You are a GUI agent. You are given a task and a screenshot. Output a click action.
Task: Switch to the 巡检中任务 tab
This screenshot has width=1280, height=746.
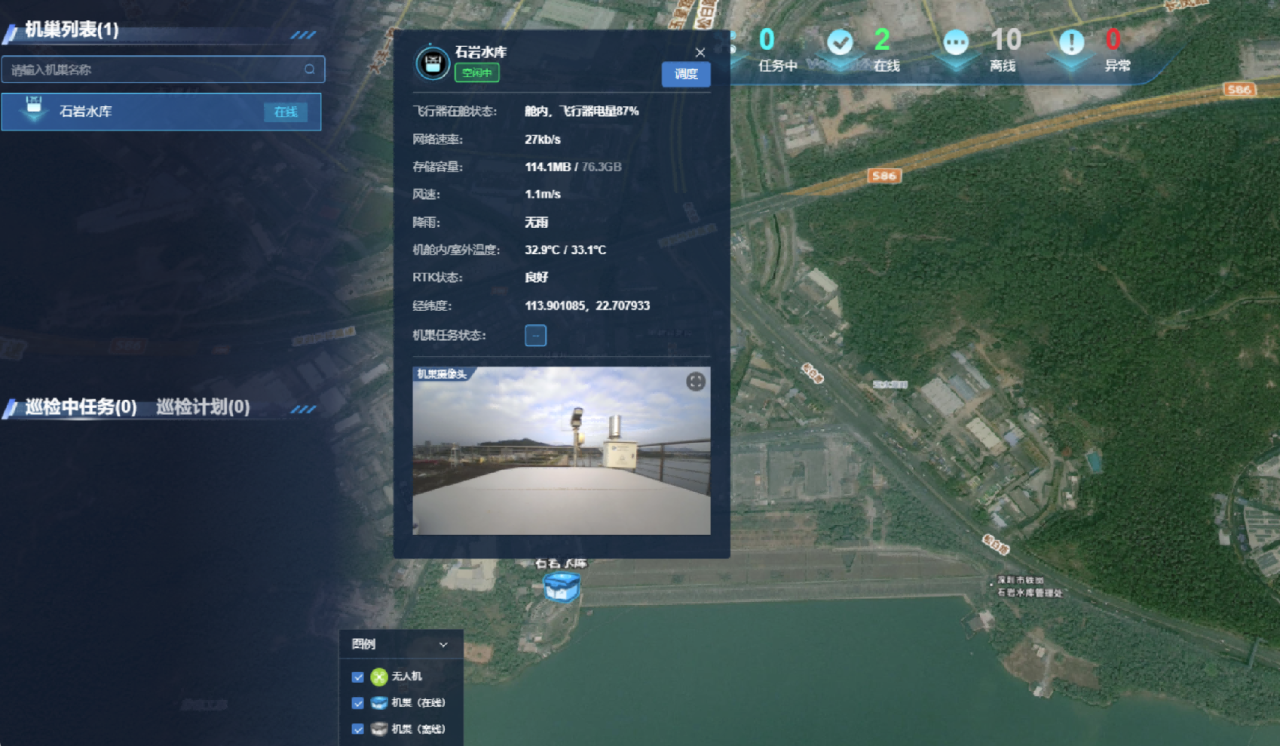point(81,407)
